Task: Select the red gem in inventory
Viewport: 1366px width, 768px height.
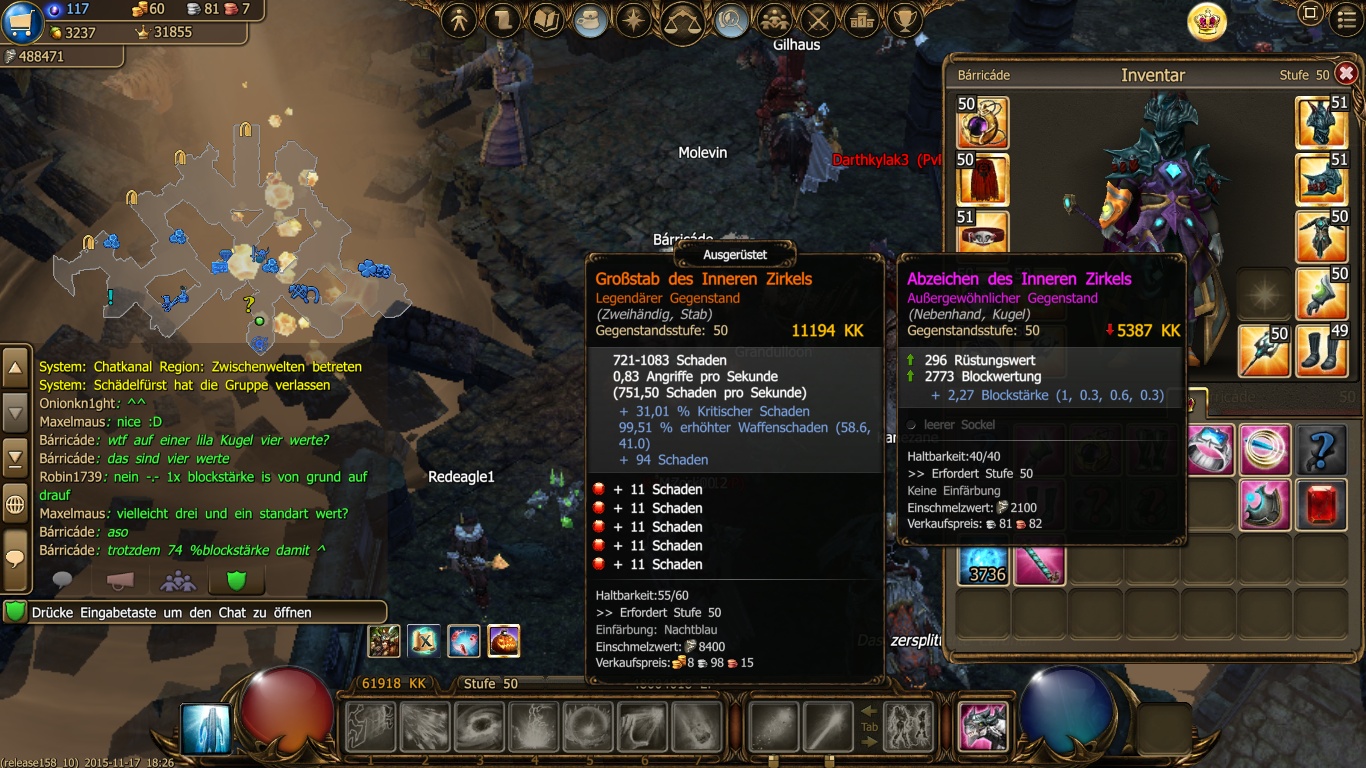Action: [x=1321, y=504]
